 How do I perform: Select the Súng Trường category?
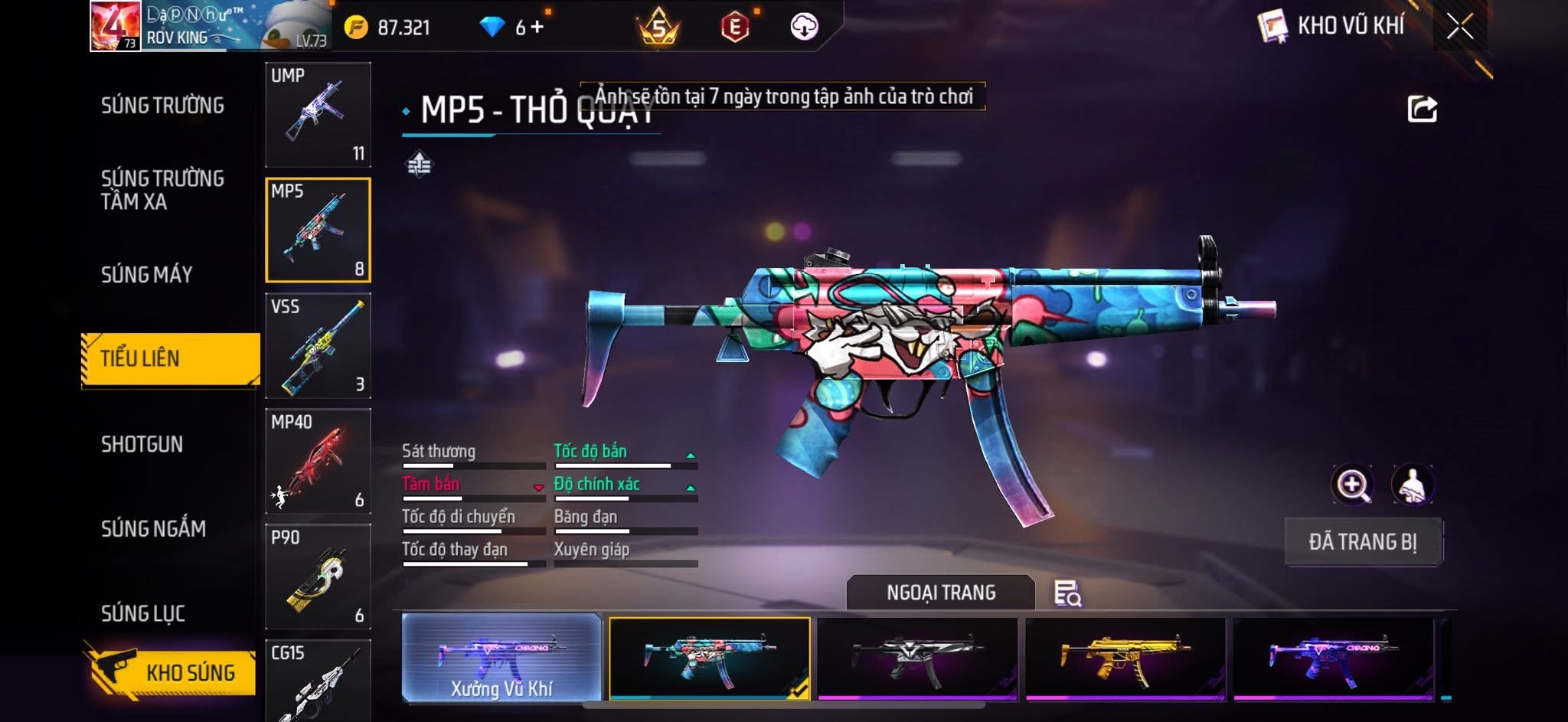[x=162, y=106]
